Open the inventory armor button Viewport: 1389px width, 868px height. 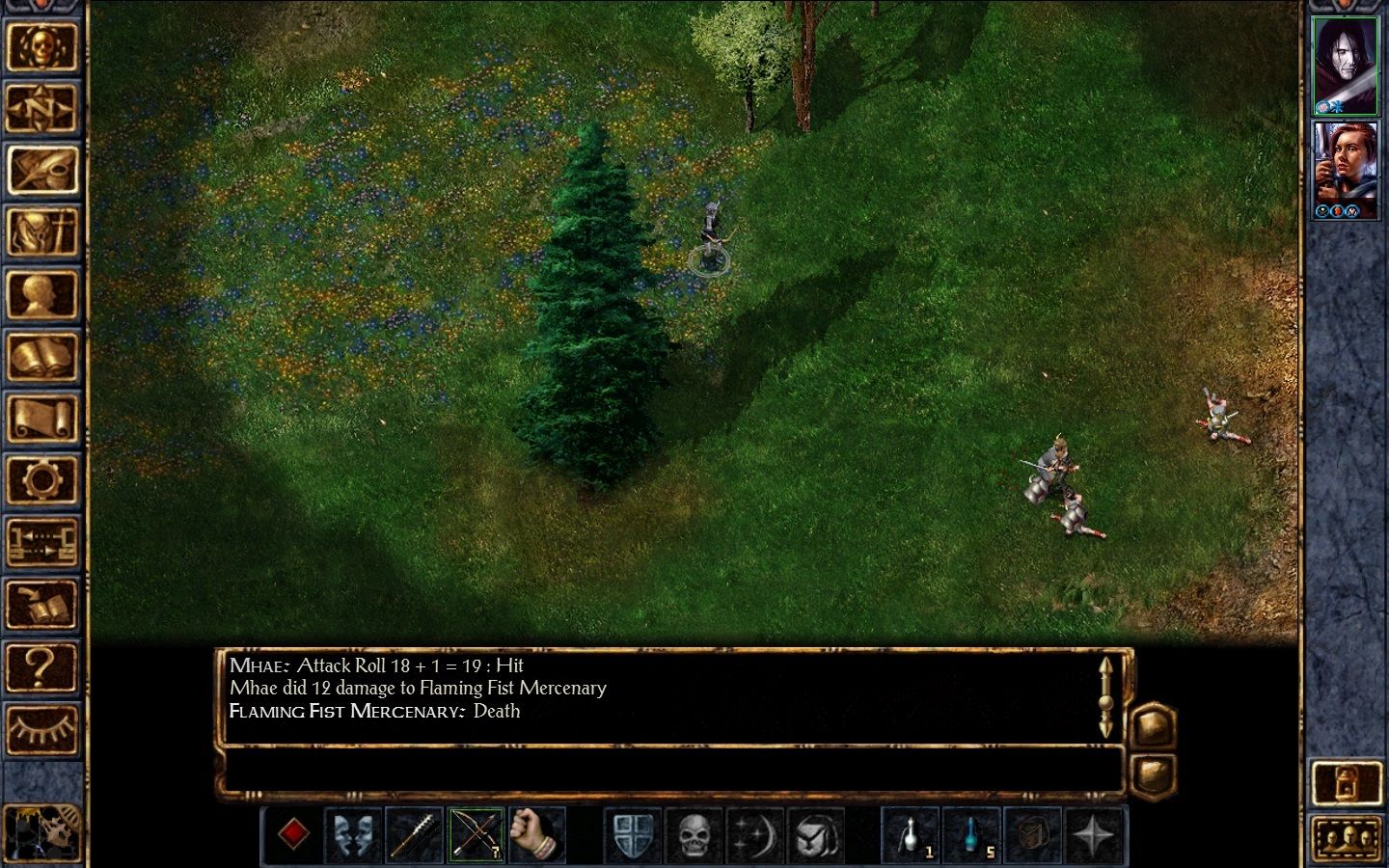41,232
